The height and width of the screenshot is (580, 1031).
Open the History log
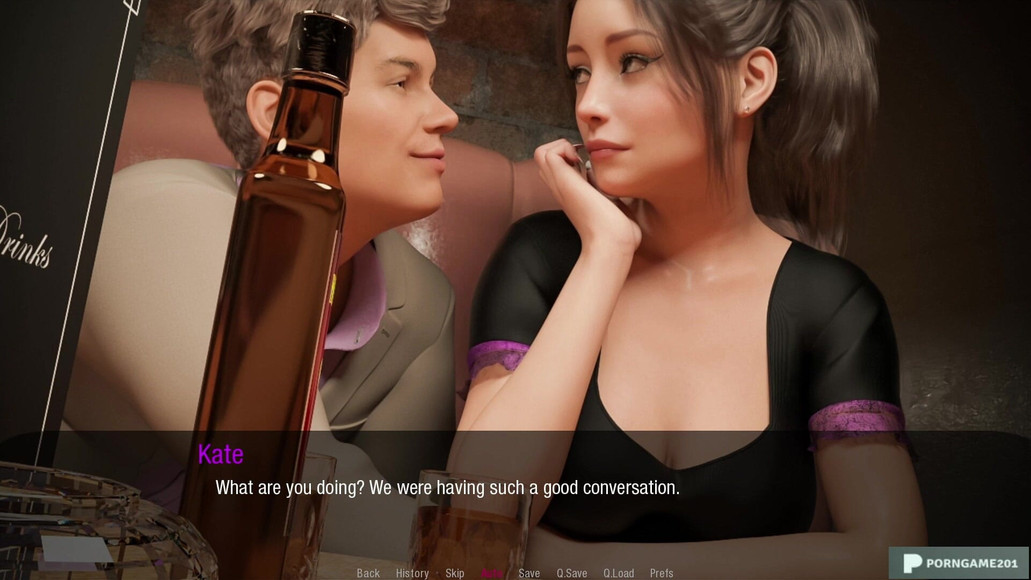coord(412,573)
